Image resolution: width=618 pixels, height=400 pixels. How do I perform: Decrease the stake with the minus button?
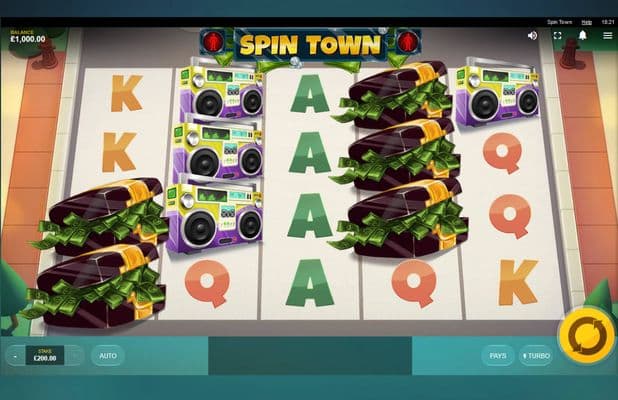point(15,355)
